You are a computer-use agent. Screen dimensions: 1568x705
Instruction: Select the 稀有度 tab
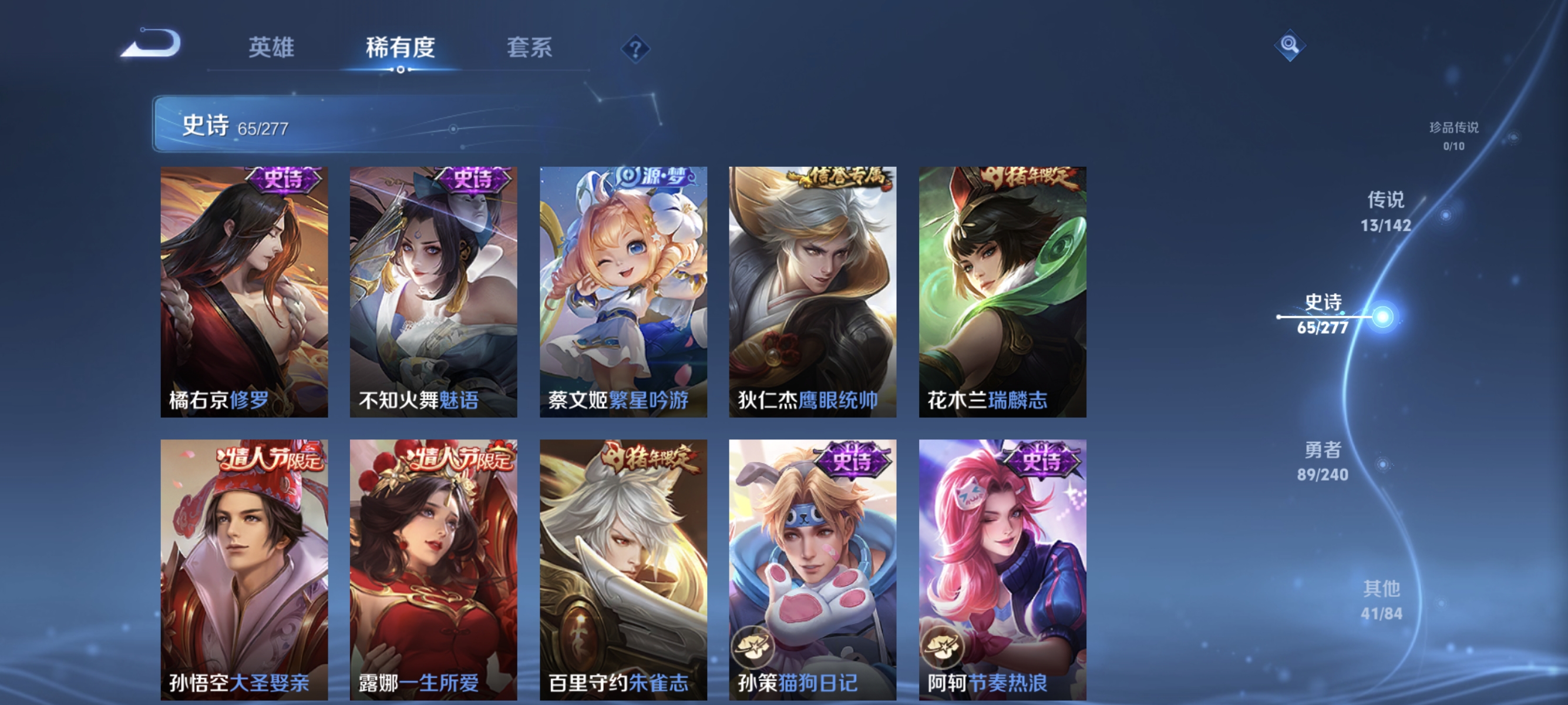[401, 49]
